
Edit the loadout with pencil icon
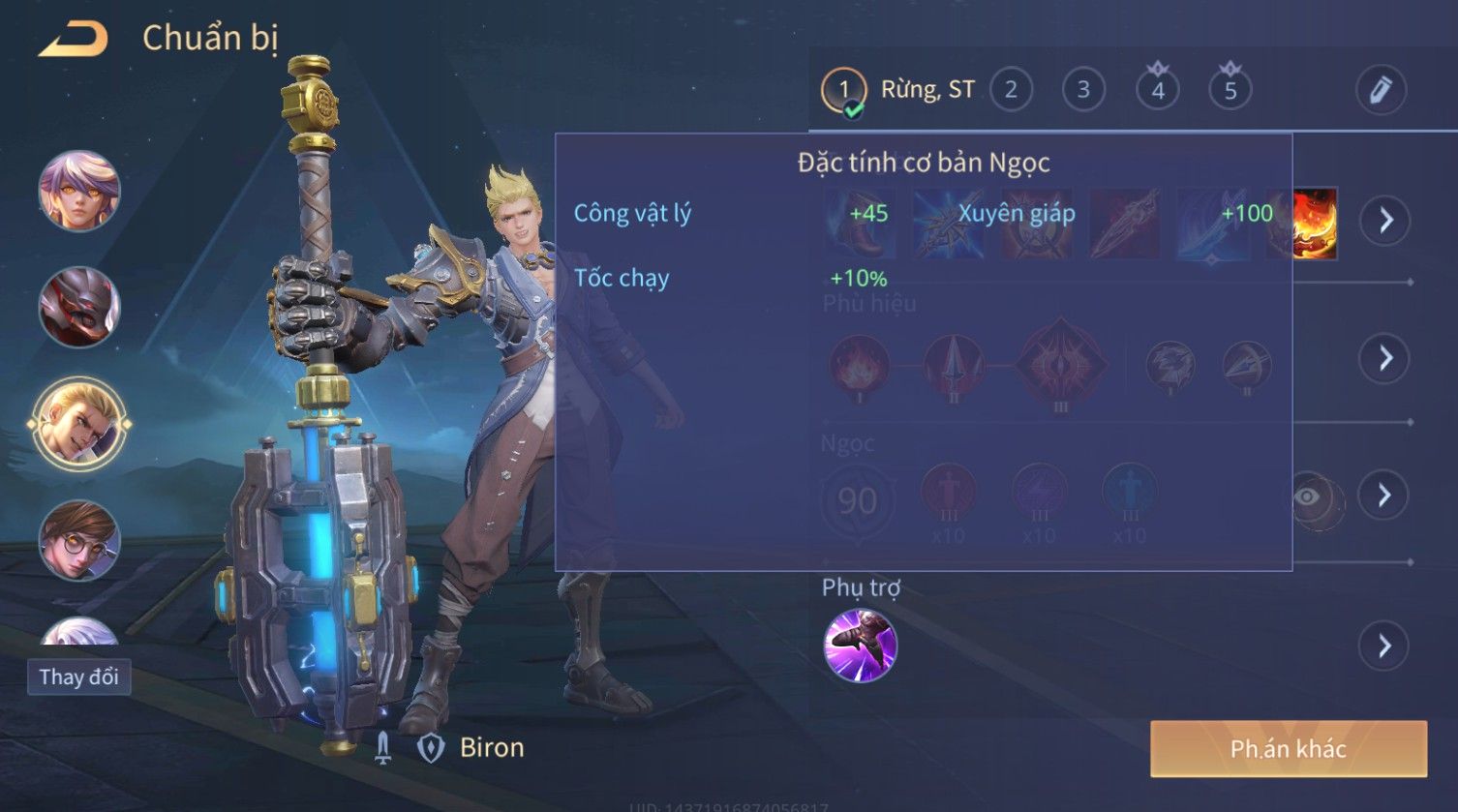(x=1380, y=91)
